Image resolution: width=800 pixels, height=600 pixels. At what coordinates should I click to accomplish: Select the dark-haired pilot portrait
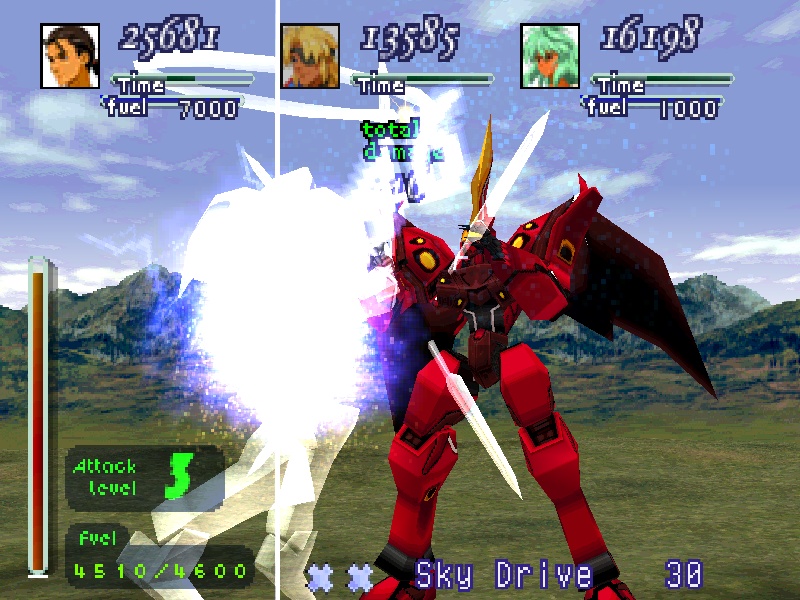click(70, 55)
